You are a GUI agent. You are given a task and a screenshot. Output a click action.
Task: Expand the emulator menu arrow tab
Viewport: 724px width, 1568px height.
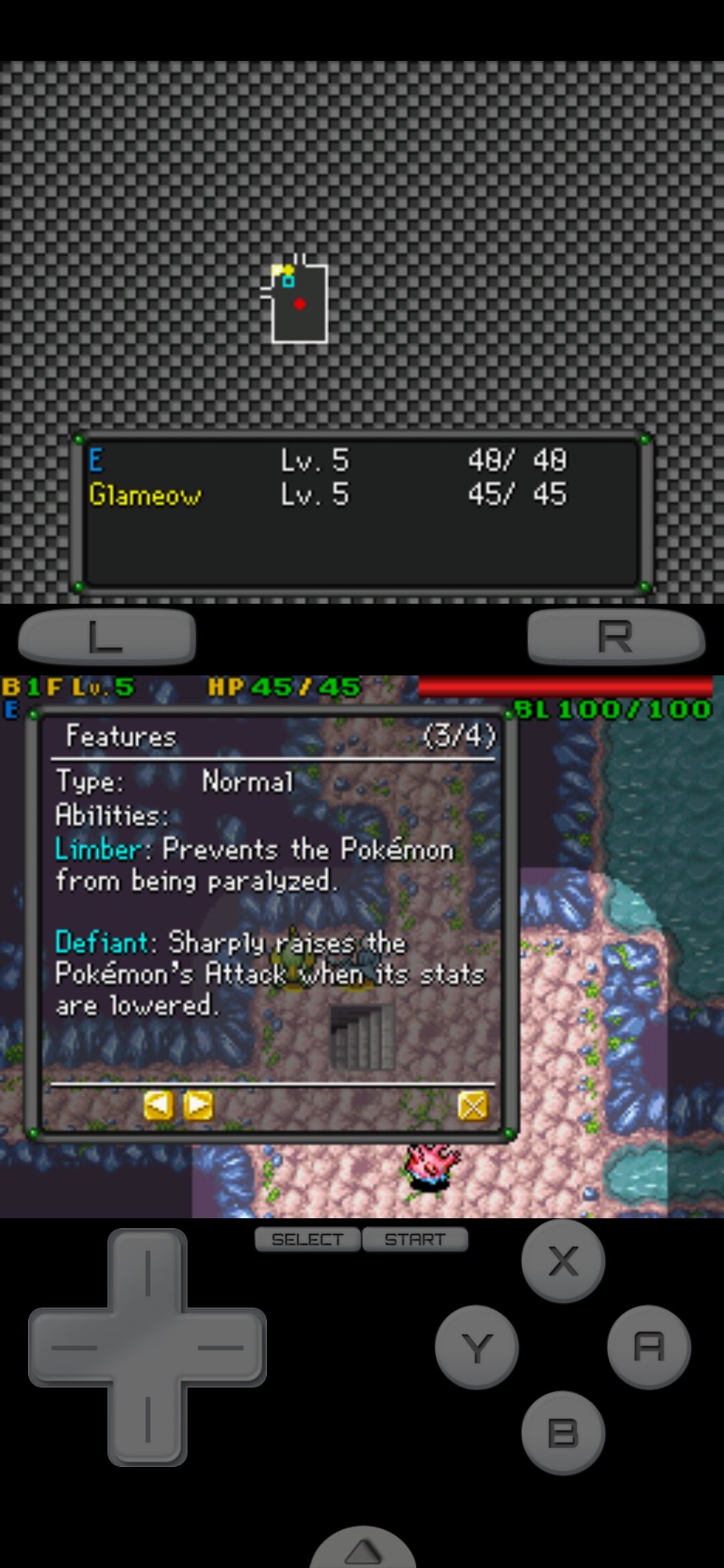(x=363, y=1549)
